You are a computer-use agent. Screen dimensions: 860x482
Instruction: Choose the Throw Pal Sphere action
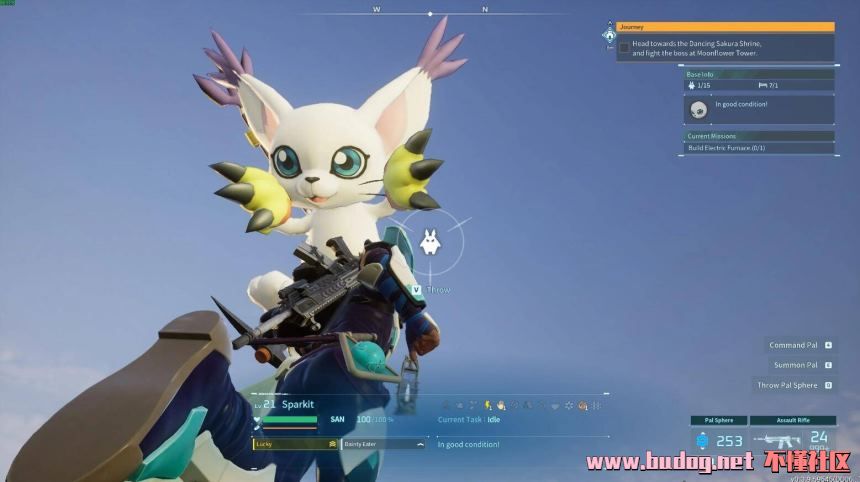tap(787, 385)
